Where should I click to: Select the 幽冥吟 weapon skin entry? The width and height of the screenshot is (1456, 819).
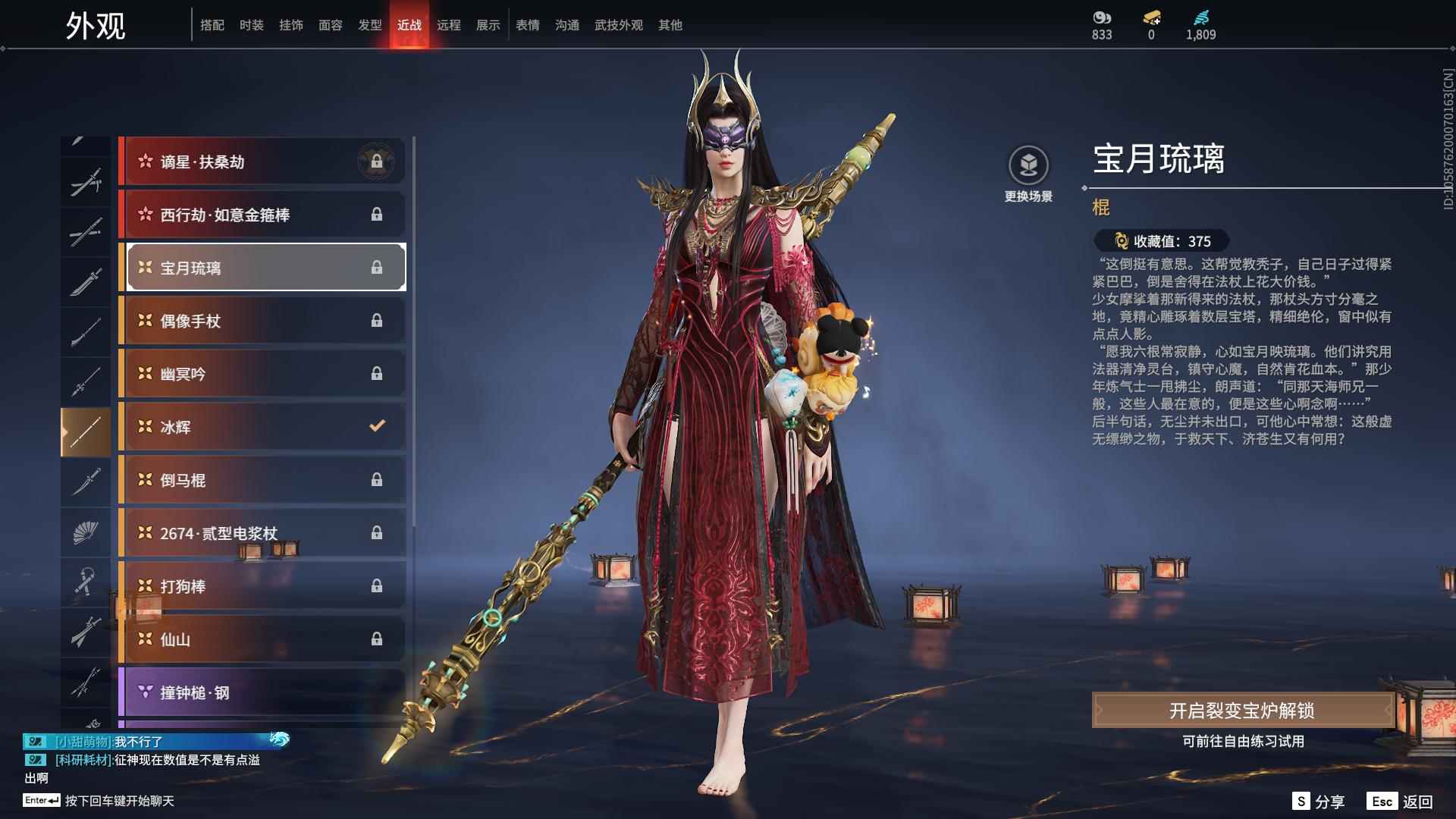(x=262, y=374)
